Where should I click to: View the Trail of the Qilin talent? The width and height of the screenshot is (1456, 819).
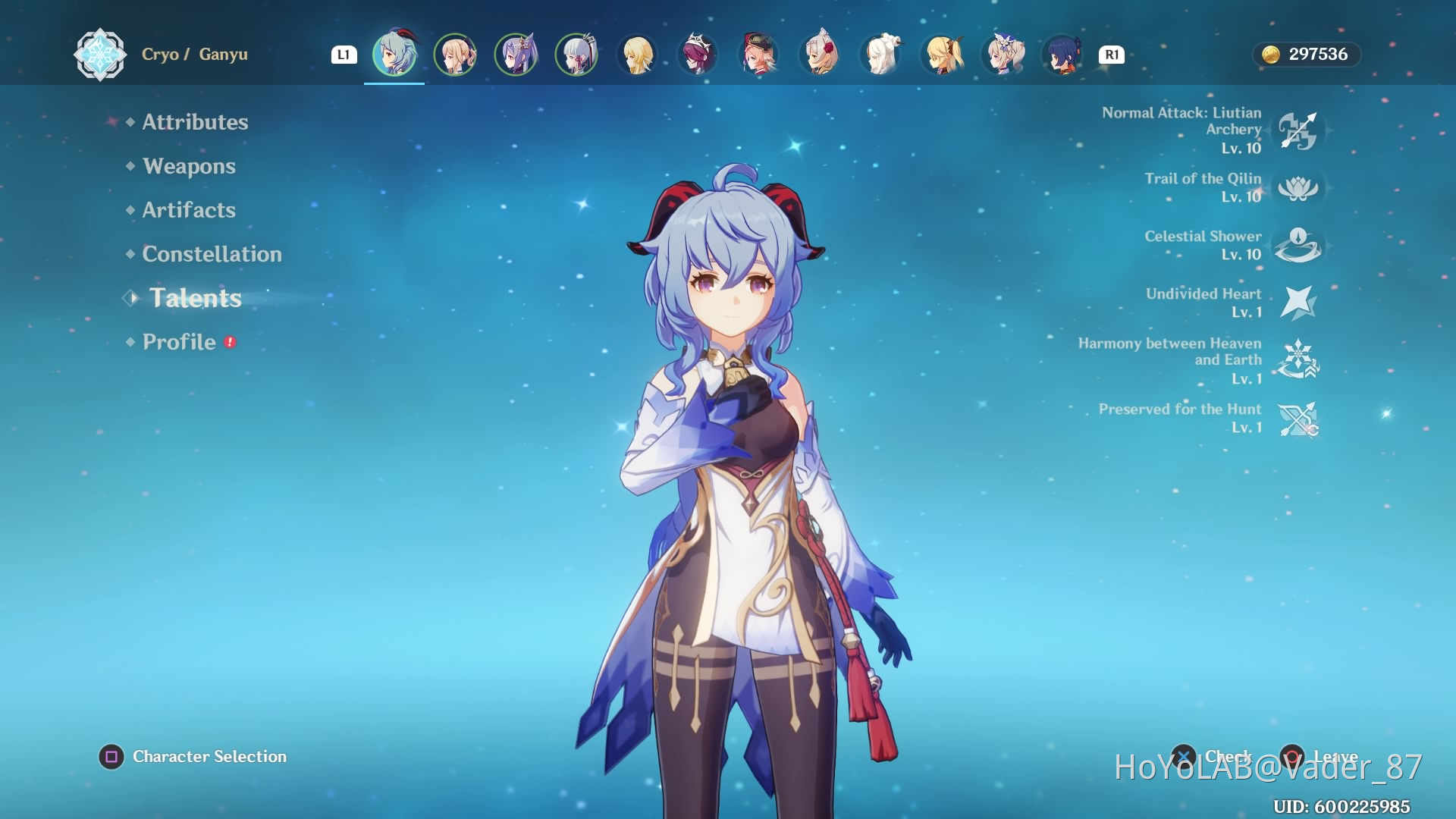[x=1298, y=188]
